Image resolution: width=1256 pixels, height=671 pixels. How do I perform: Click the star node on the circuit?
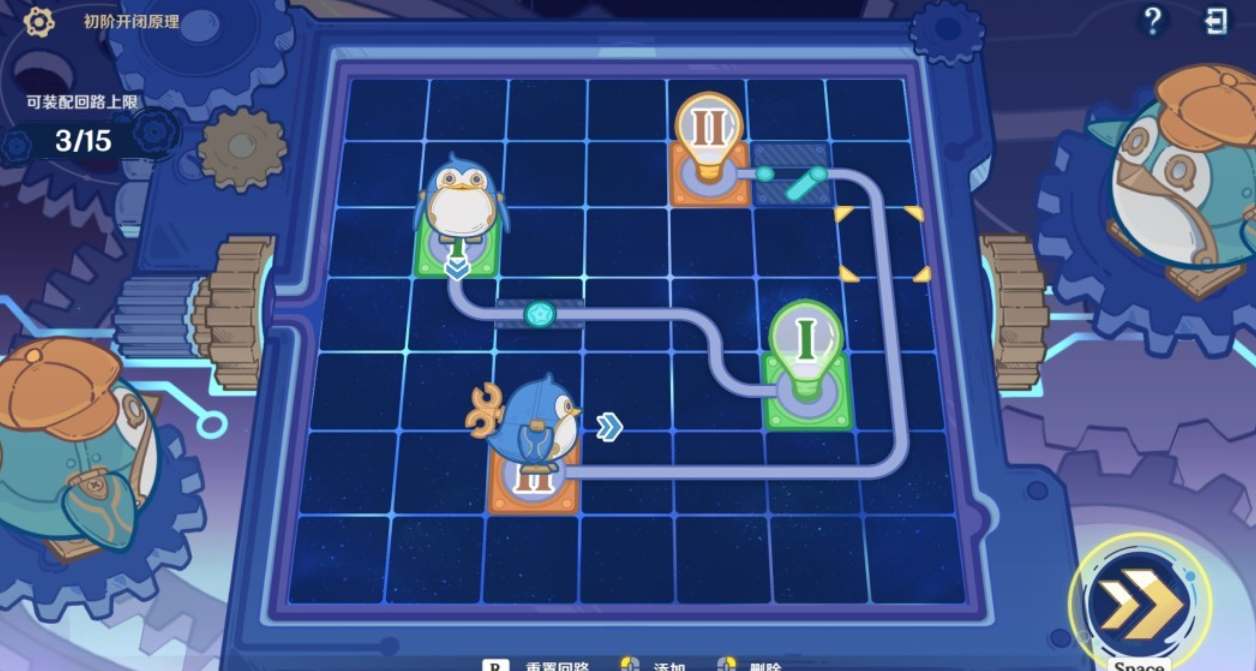click(x=539, y=314)
